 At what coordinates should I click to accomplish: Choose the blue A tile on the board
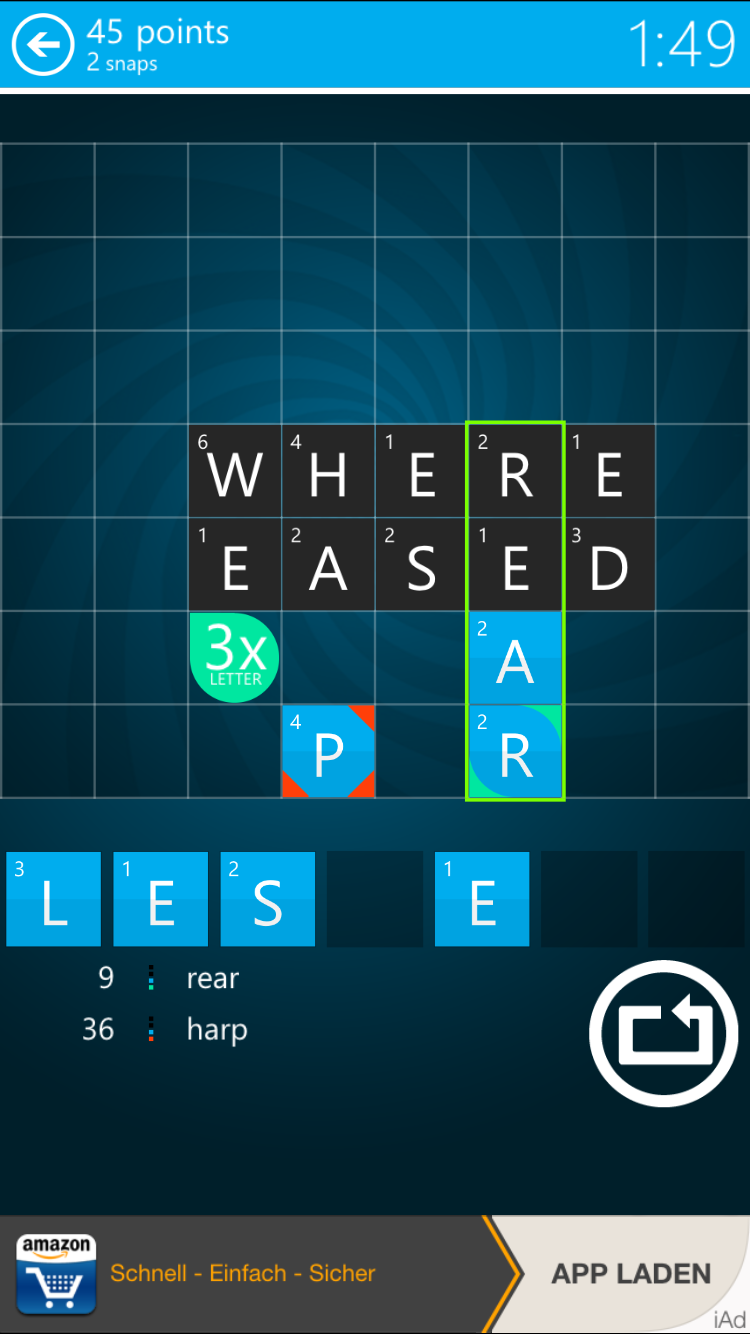point(515,658)
